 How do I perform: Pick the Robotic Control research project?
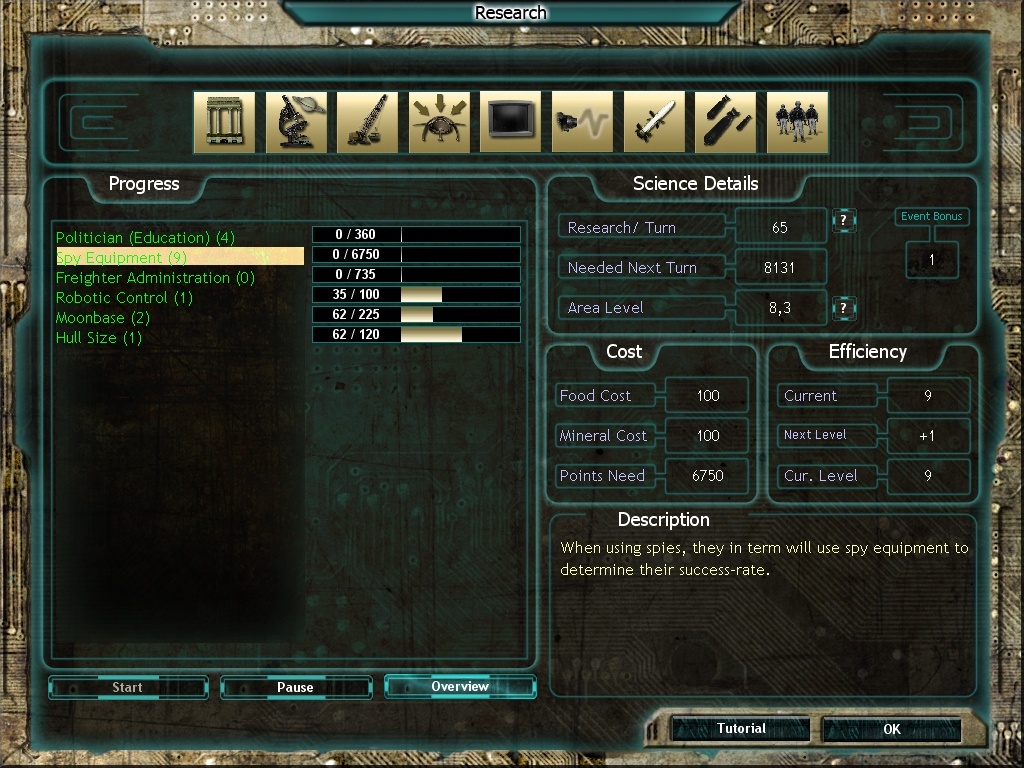click(x=124, y=298)
